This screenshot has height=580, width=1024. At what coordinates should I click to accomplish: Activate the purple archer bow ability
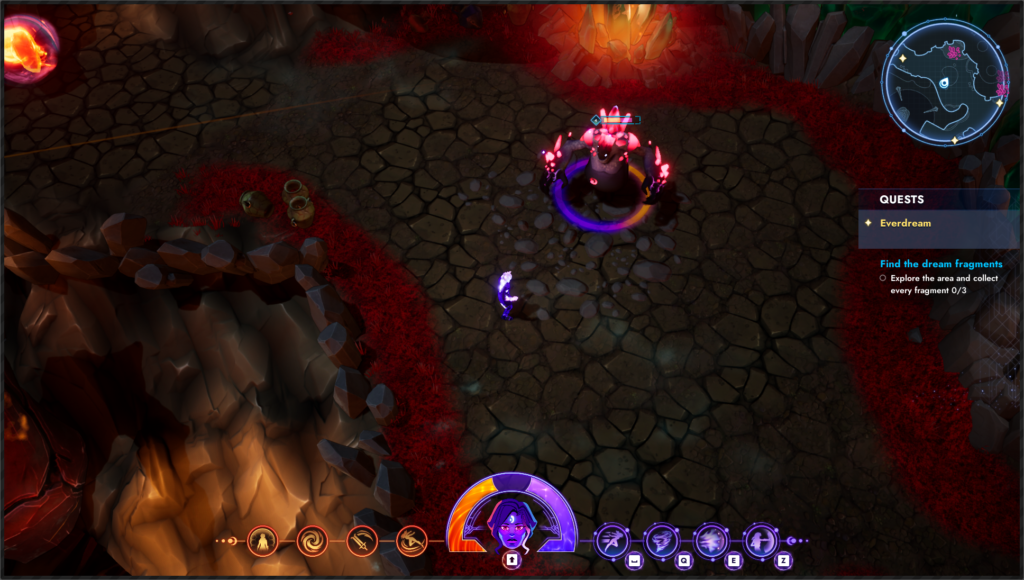click(x=761, y=541)
